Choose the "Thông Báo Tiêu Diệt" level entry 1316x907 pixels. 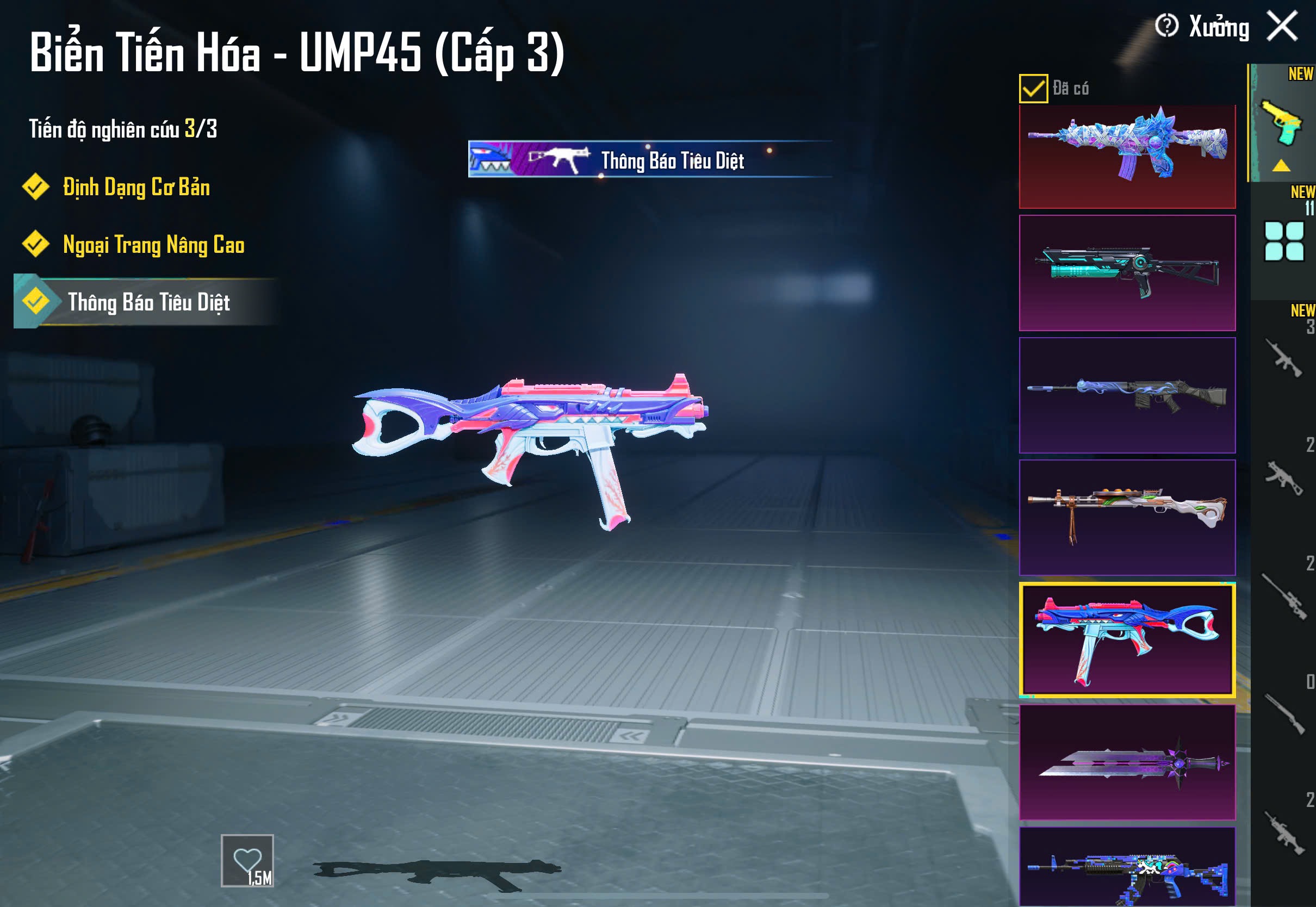click(x=148, y=302)
